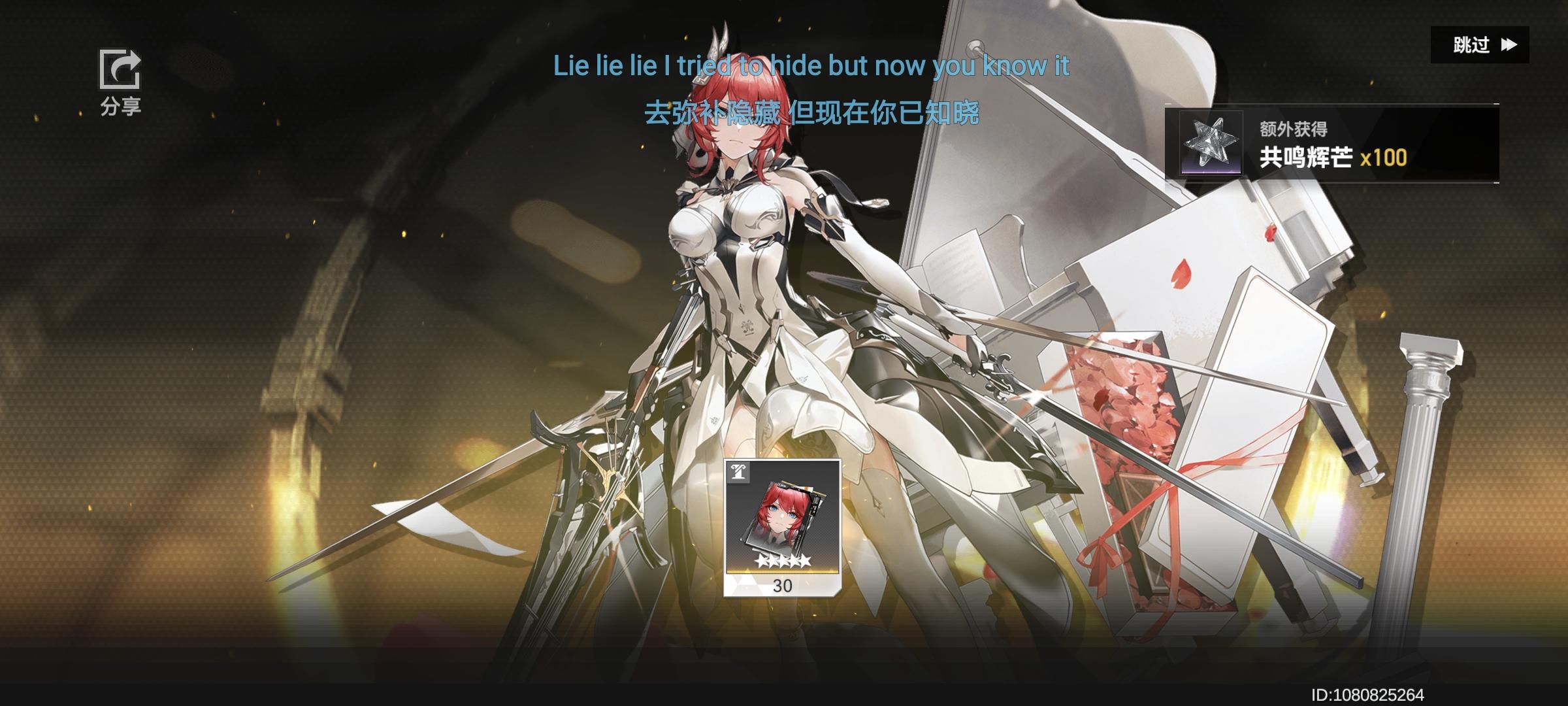The height and width of the screenshot is (706, 1568).
Task: Click the fast-forward arrows beside 跳过
Action: 1509,46
